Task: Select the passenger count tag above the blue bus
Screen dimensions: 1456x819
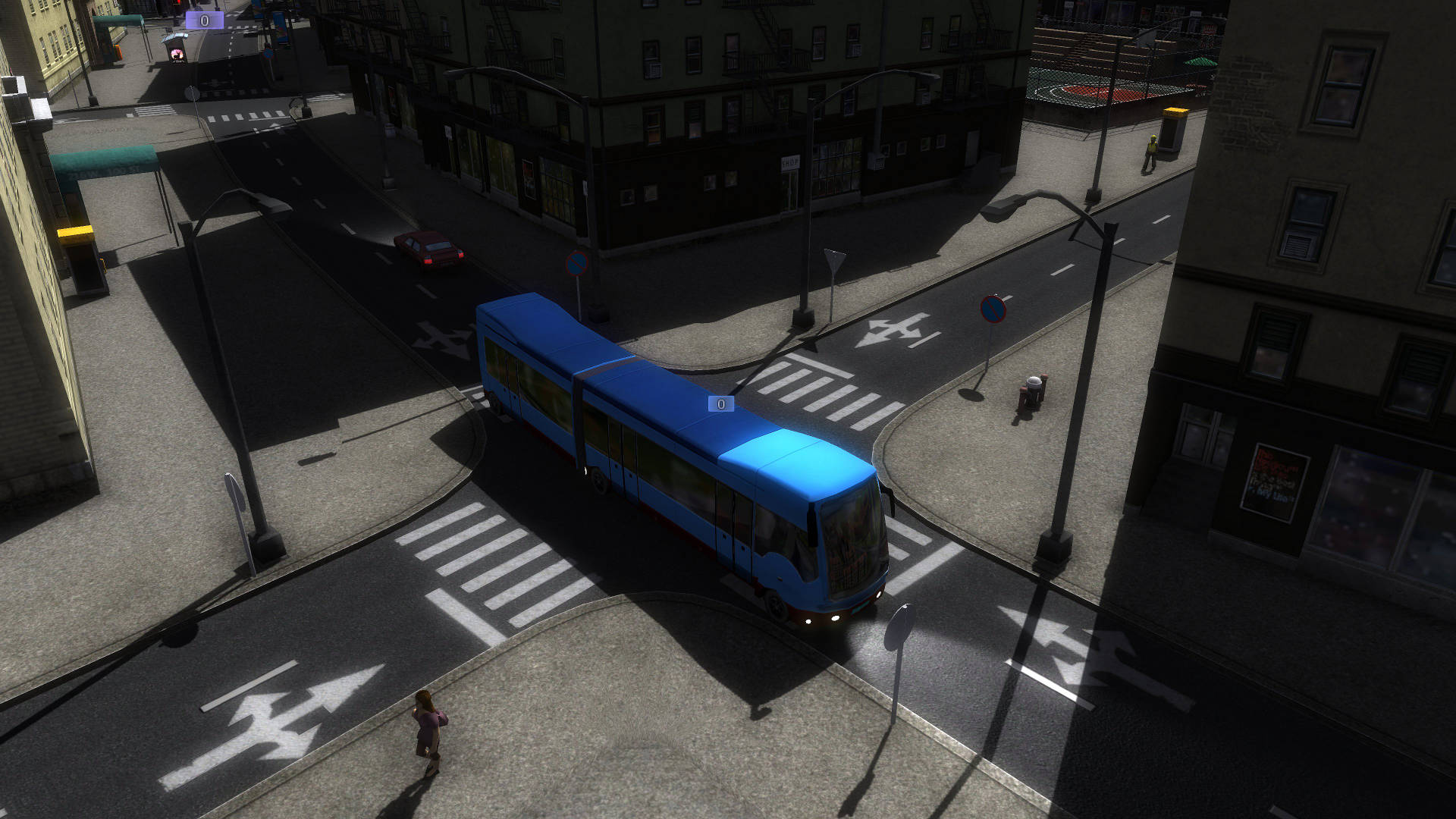Action: [720, 404]
